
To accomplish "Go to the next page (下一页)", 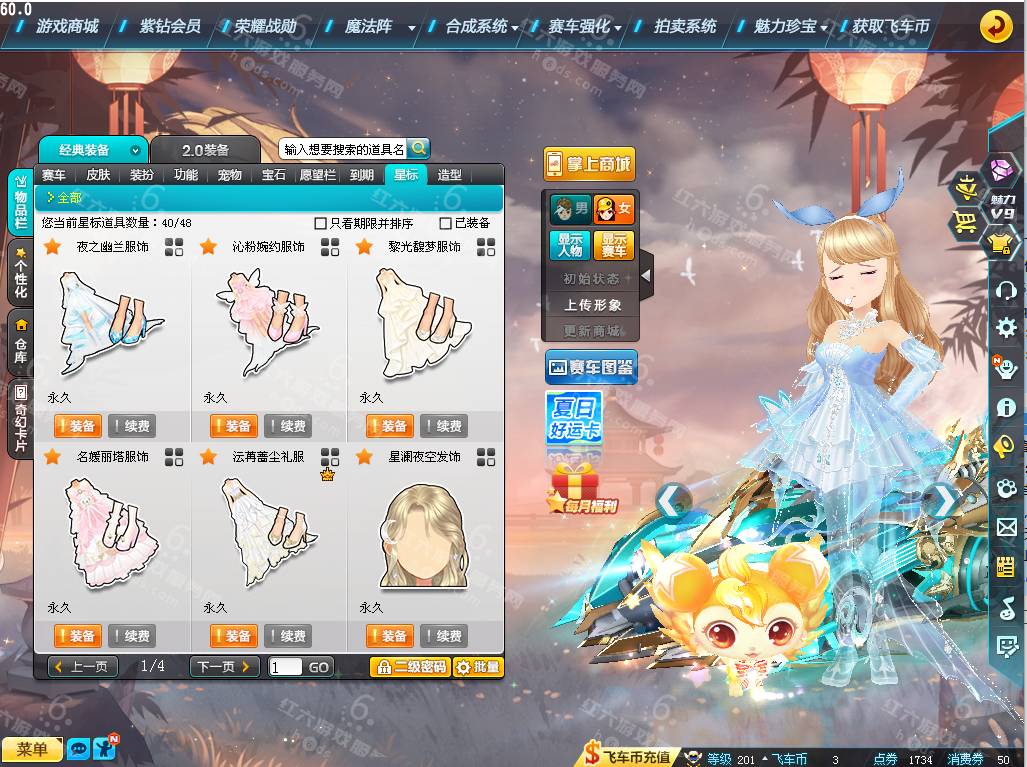I will point(224,667).
